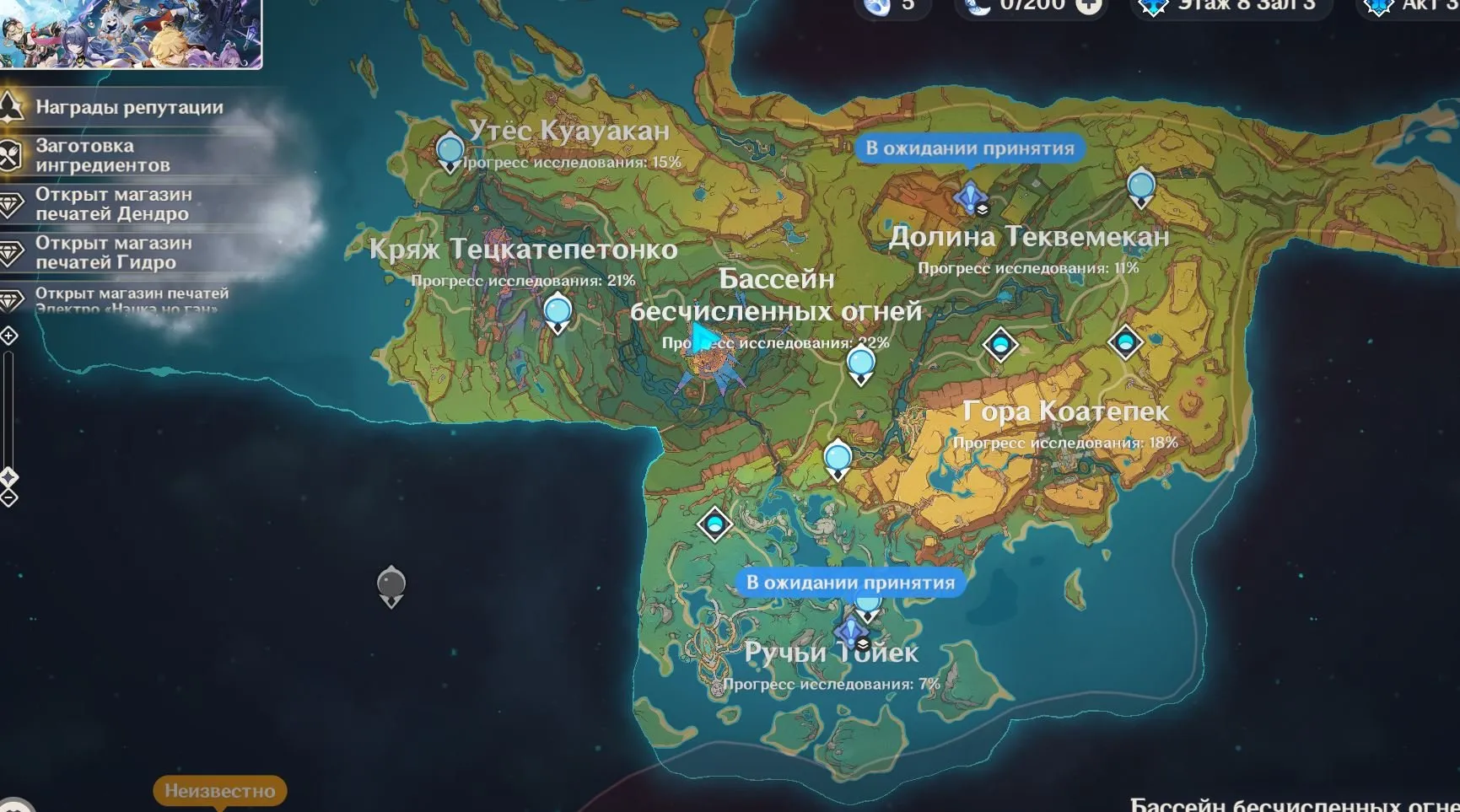1460x812 pixels.
Task: Select the Гидро seal shop notification
Action: pos(113,253)
